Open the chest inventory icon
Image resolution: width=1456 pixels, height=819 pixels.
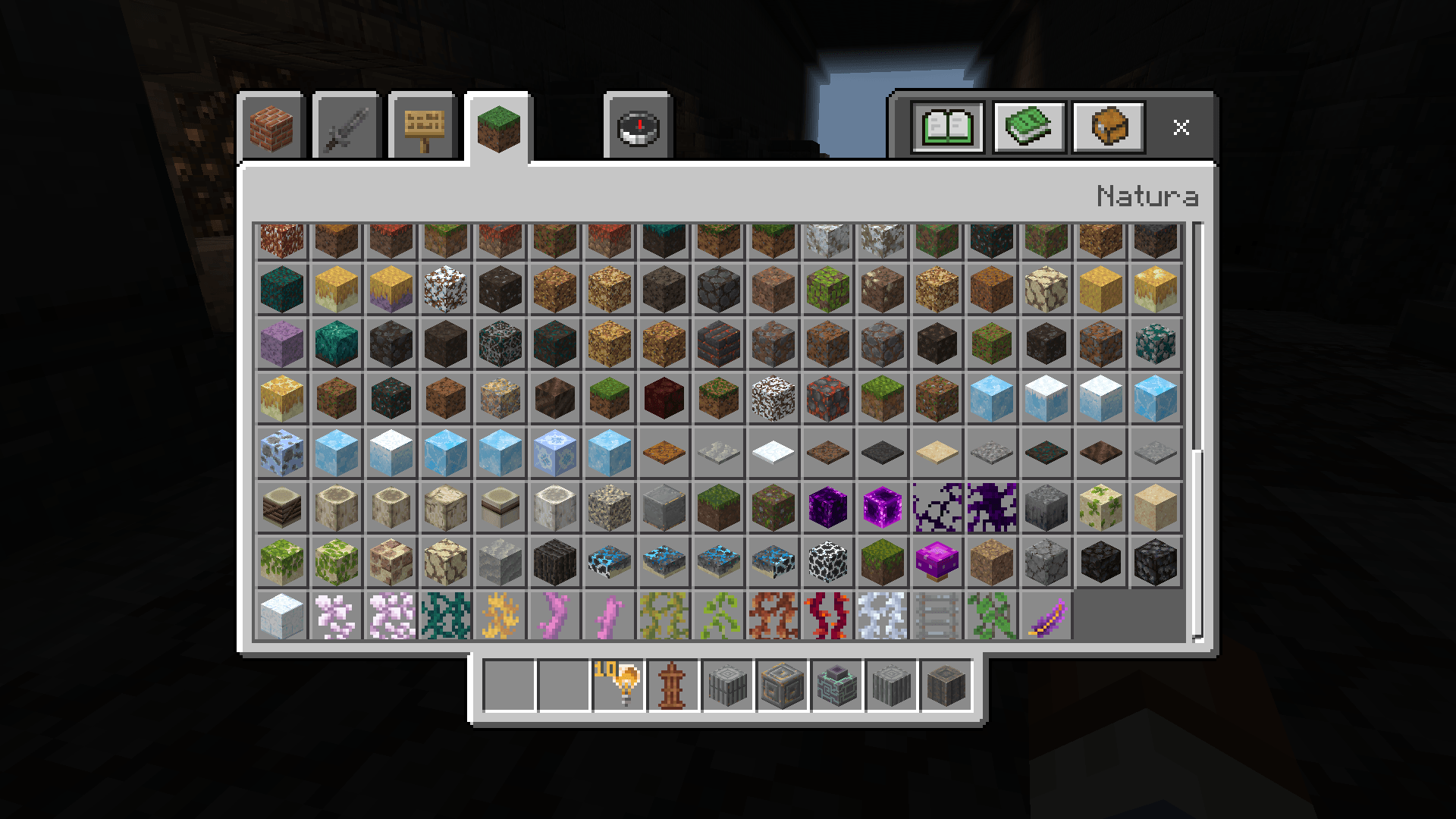(x=1108, y=127)
